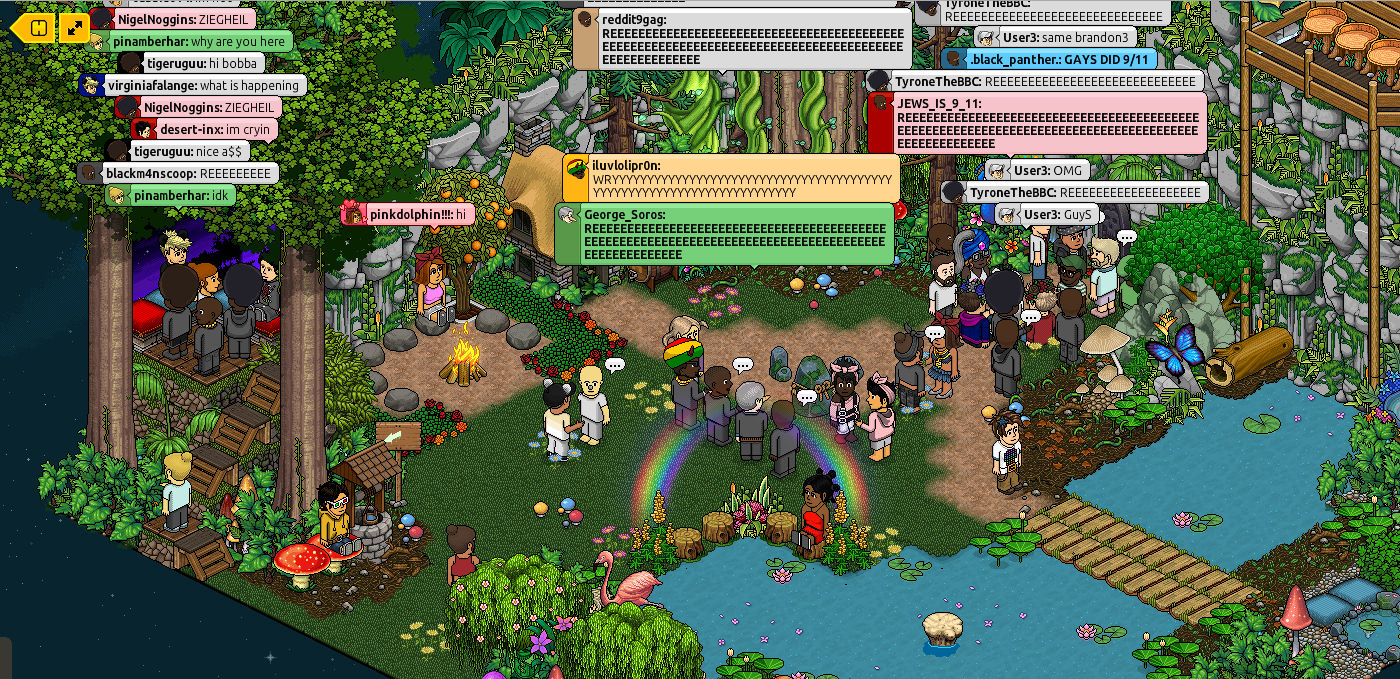Select desert-inx's "im cryin" chat bubble
The image size is (1400, 679).
click(205, 129)
